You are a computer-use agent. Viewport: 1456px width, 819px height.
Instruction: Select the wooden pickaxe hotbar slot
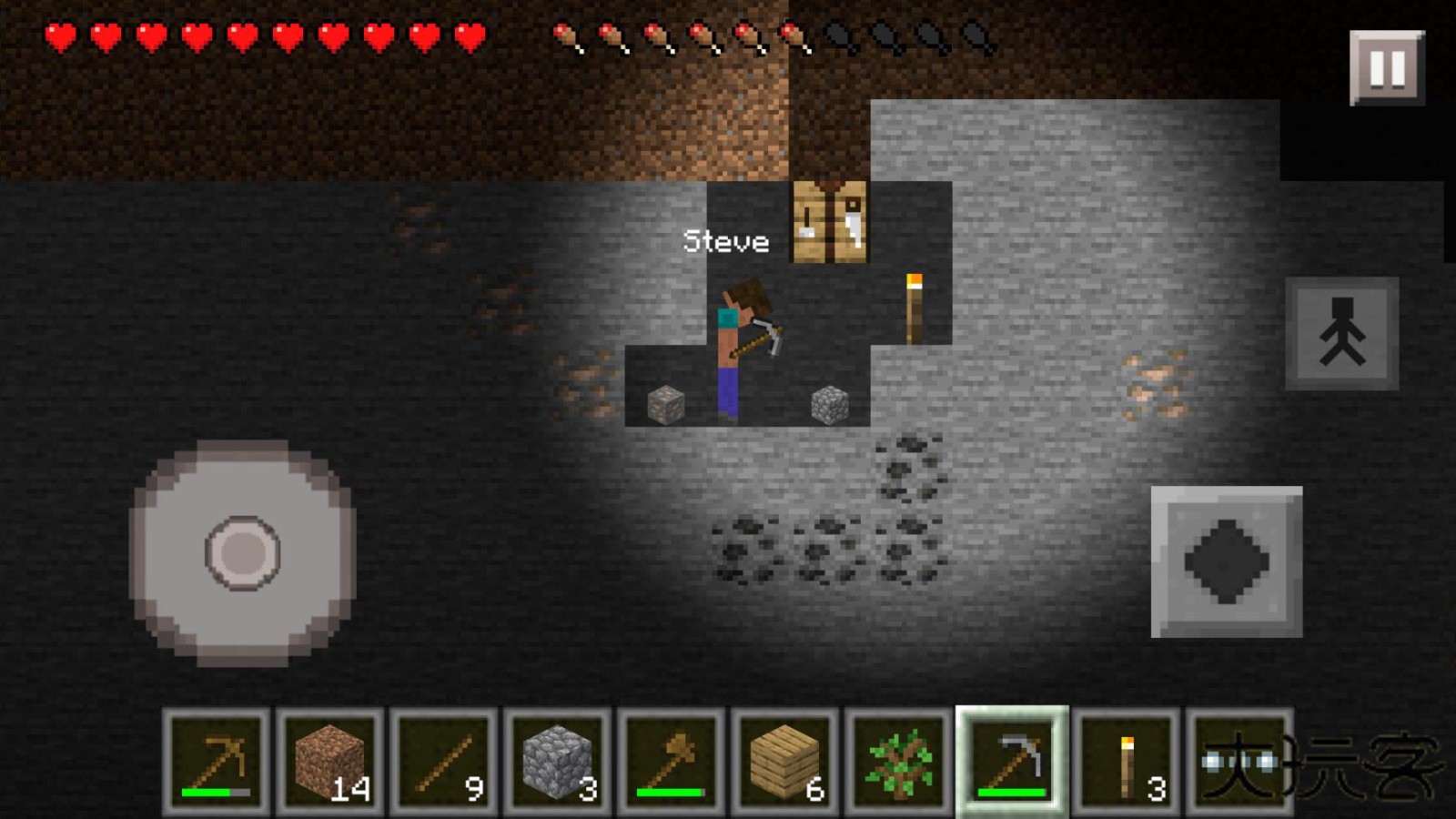click(x=217, y=762)
